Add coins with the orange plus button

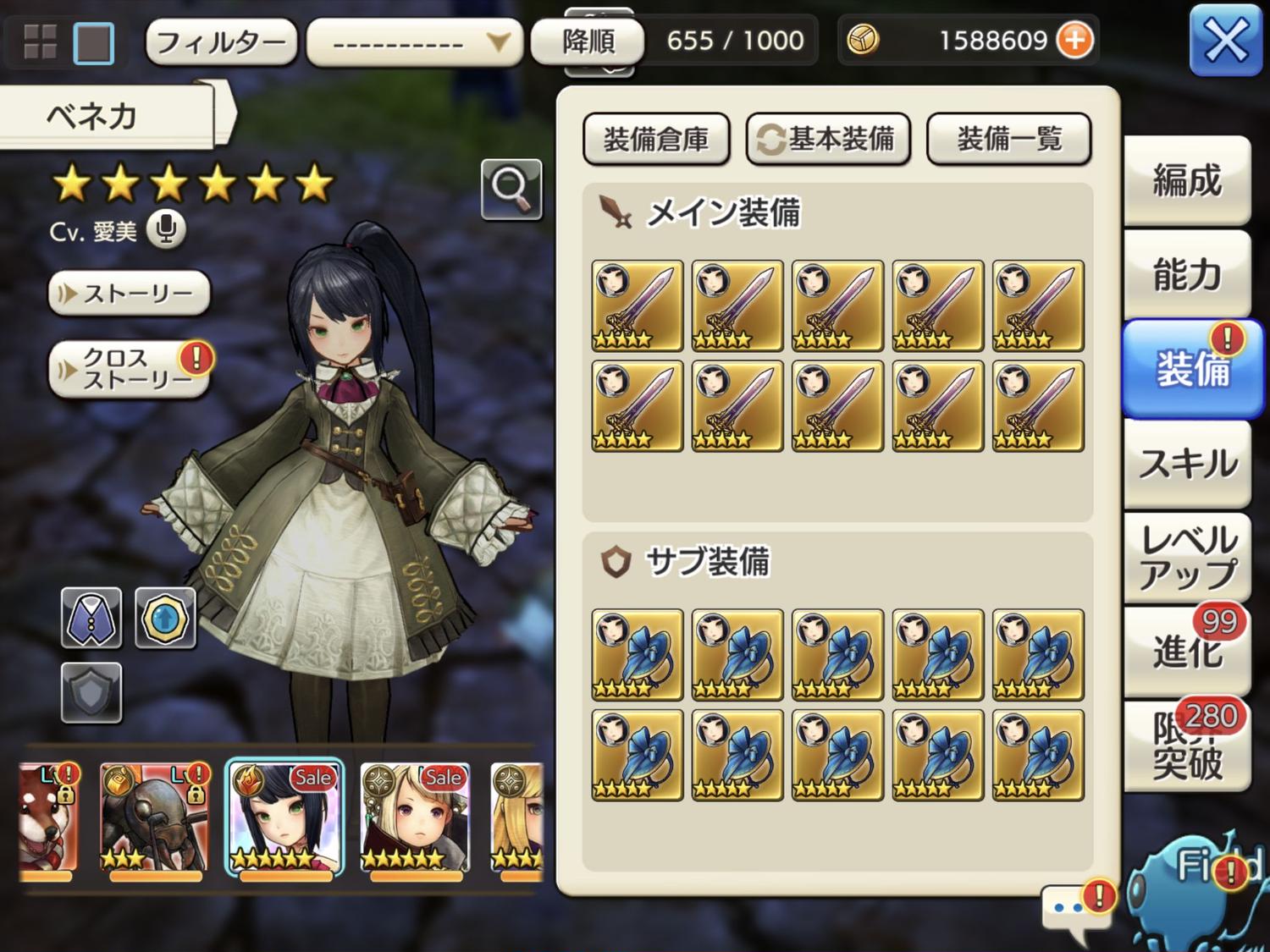[1075, 40]
